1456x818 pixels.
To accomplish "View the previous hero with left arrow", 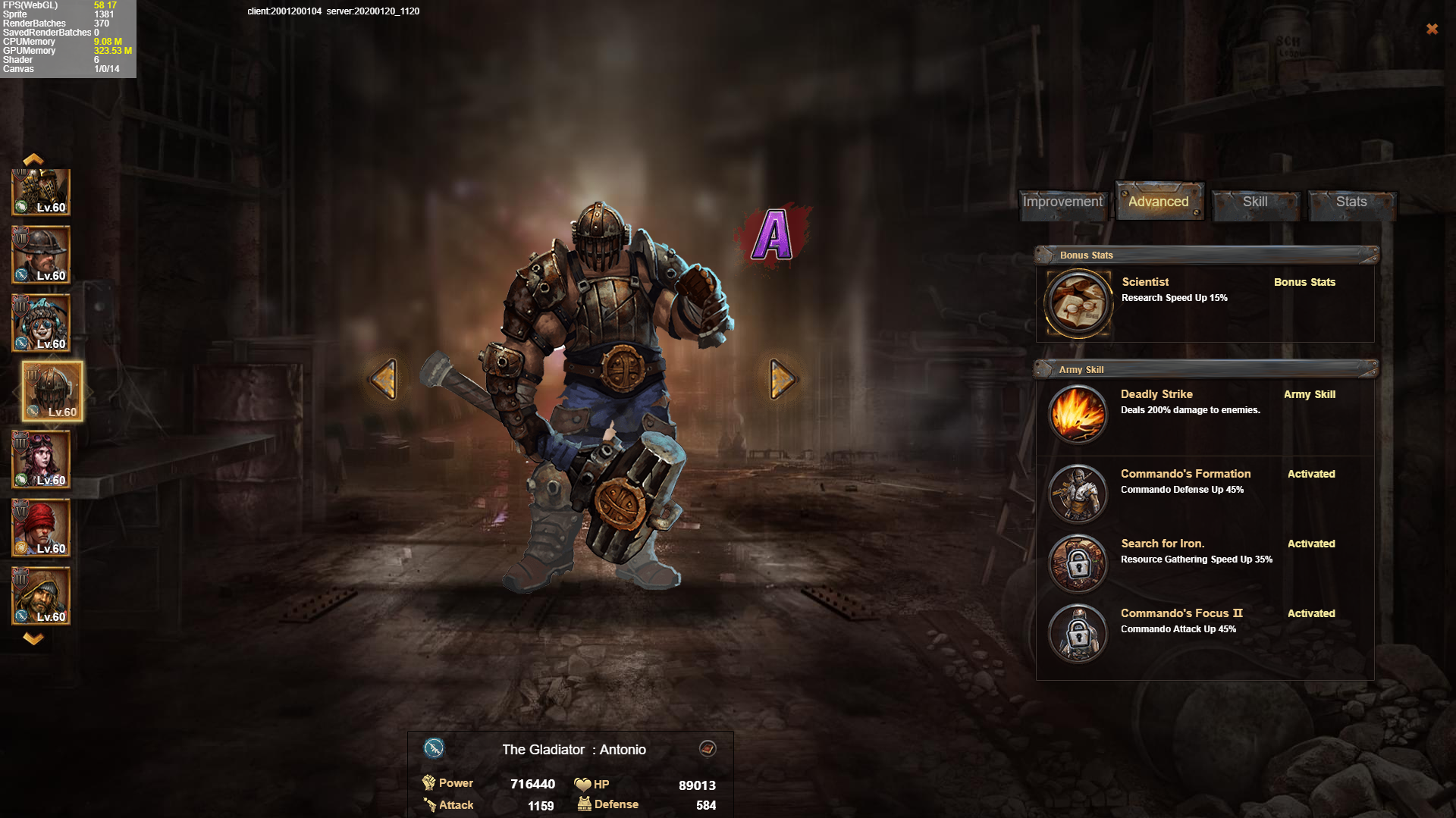I will (384, 378).
